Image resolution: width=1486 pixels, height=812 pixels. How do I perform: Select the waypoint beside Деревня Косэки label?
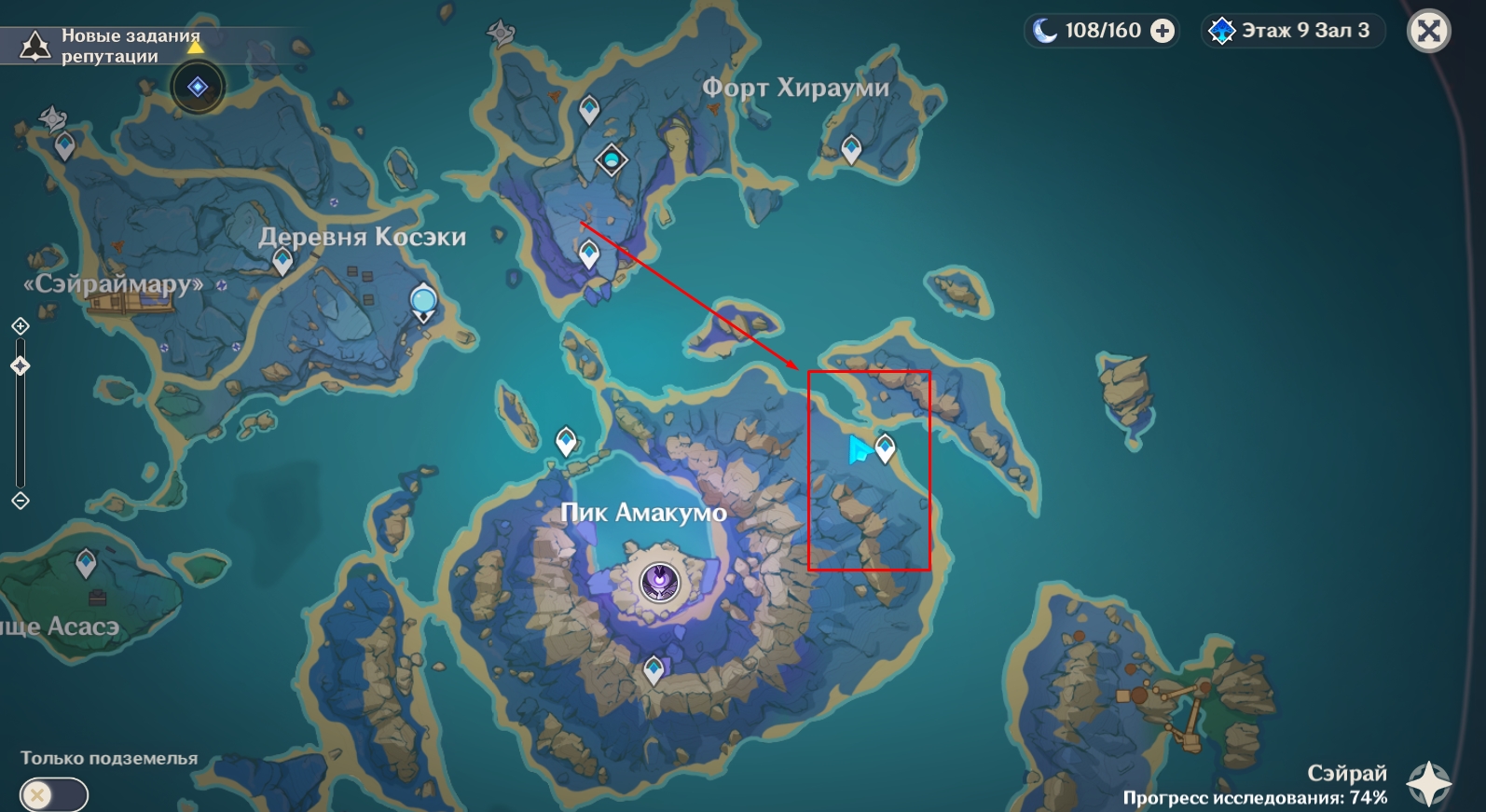click(282, 261)
